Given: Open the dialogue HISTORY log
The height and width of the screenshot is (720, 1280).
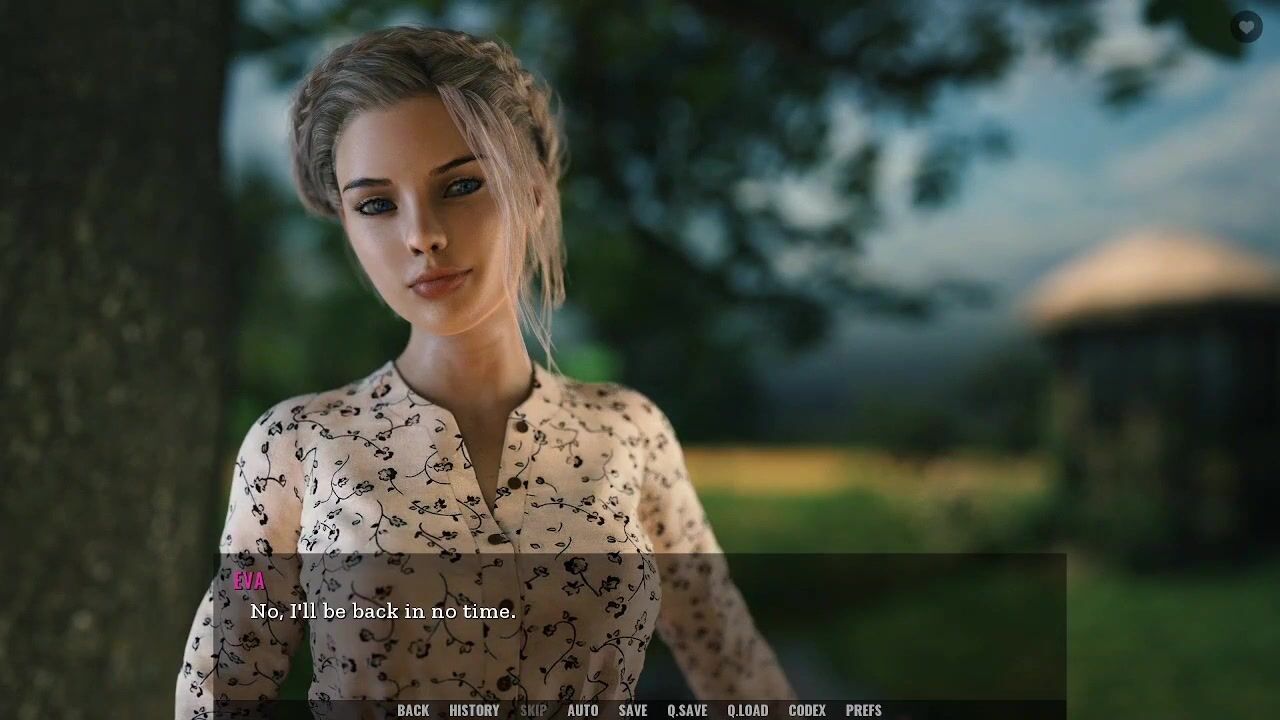Looking at the screenshot, I should point(474,710).
